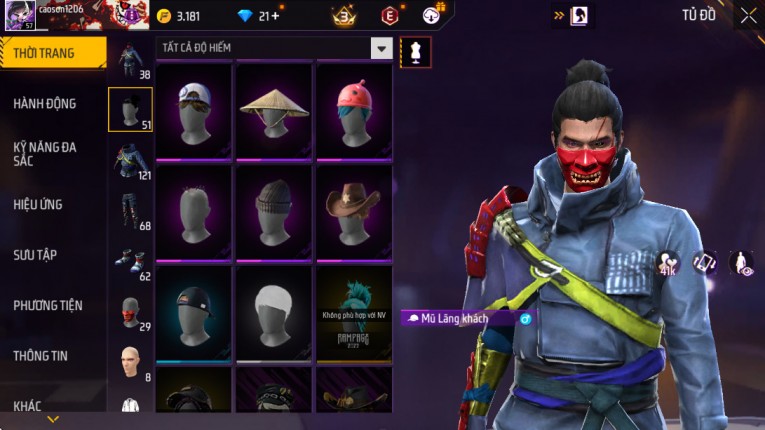Pick the white cap with goggles
765x430 pixels.
pos(194,109)
